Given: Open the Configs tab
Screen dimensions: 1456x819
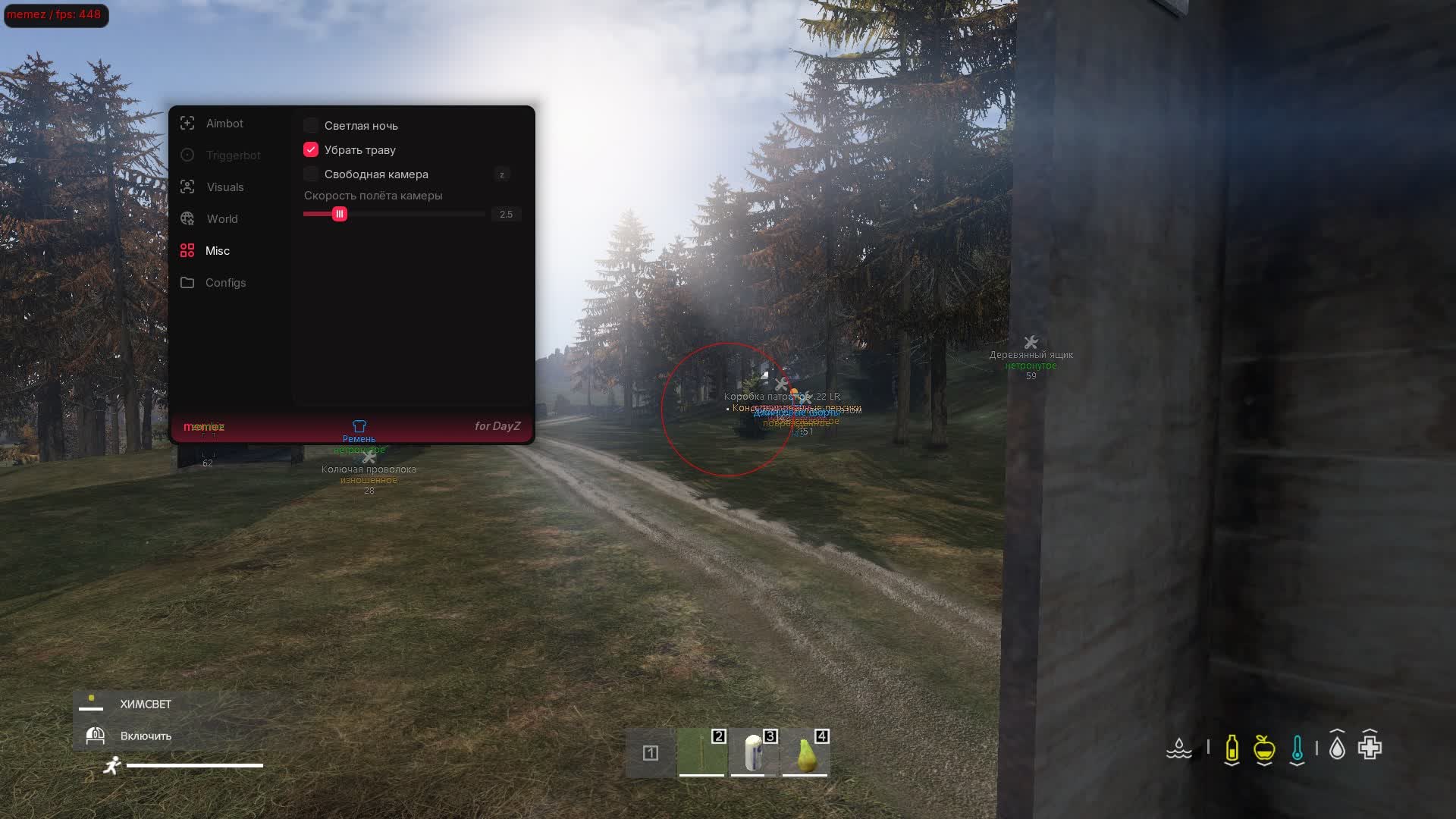Looking at the screenshot, I should coord(225,282).
